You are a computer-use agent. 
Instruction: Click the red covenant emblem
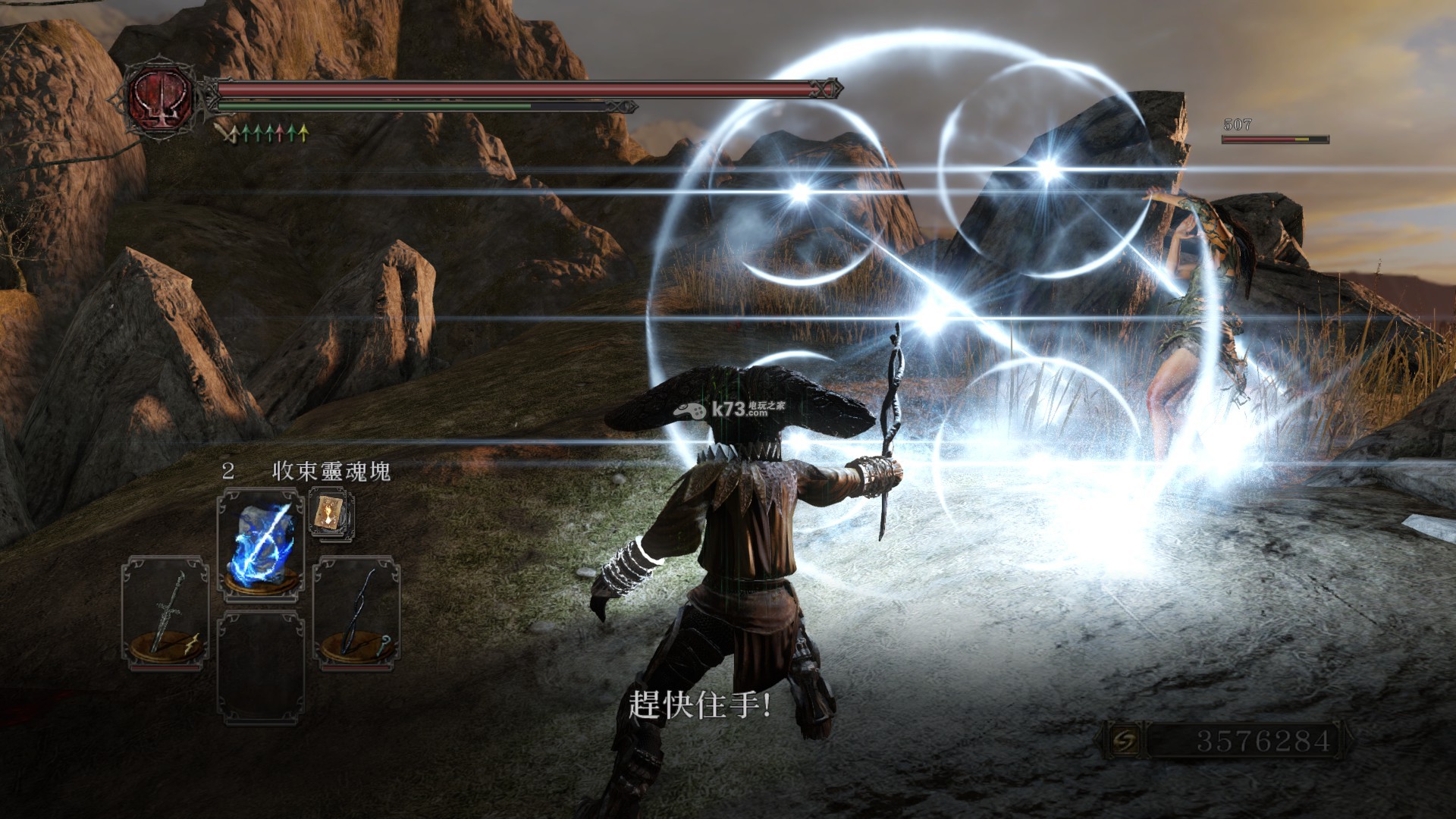point(161,97)
